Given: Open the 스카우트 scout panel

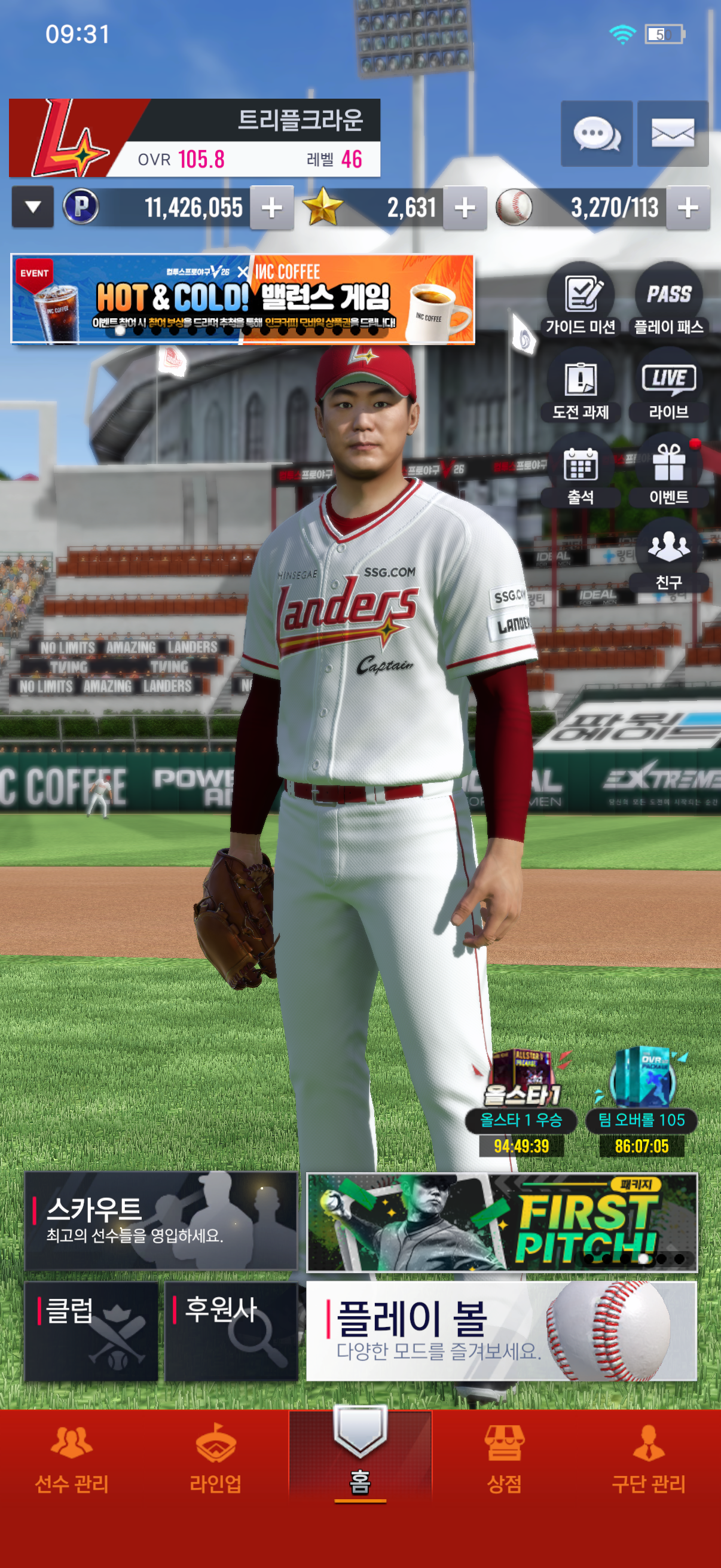Looking at the screenshot, I should [x=161, y=1221].
